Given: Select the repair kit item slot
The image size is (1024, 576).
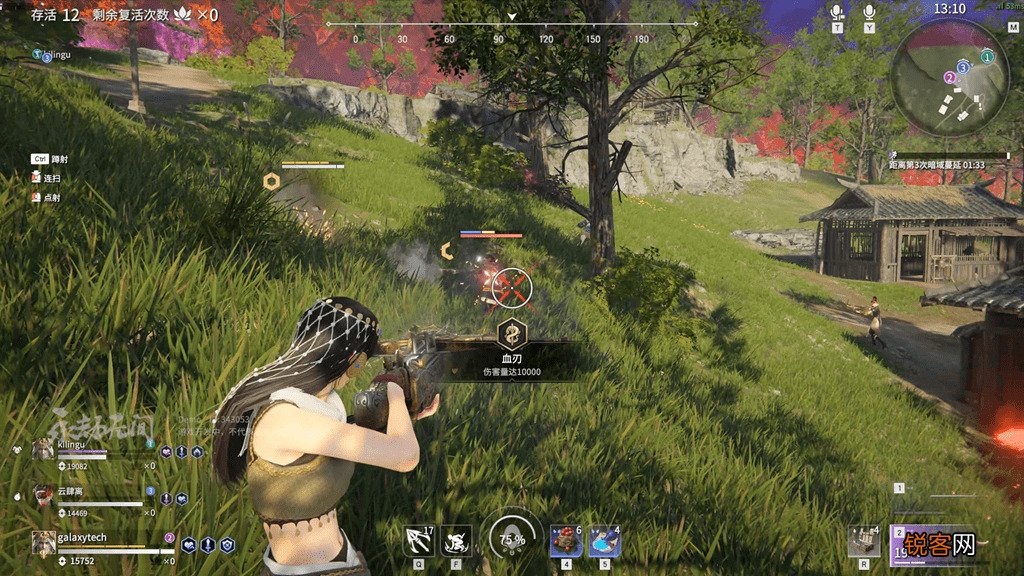Looking at the screenshot, I should 863,541.
